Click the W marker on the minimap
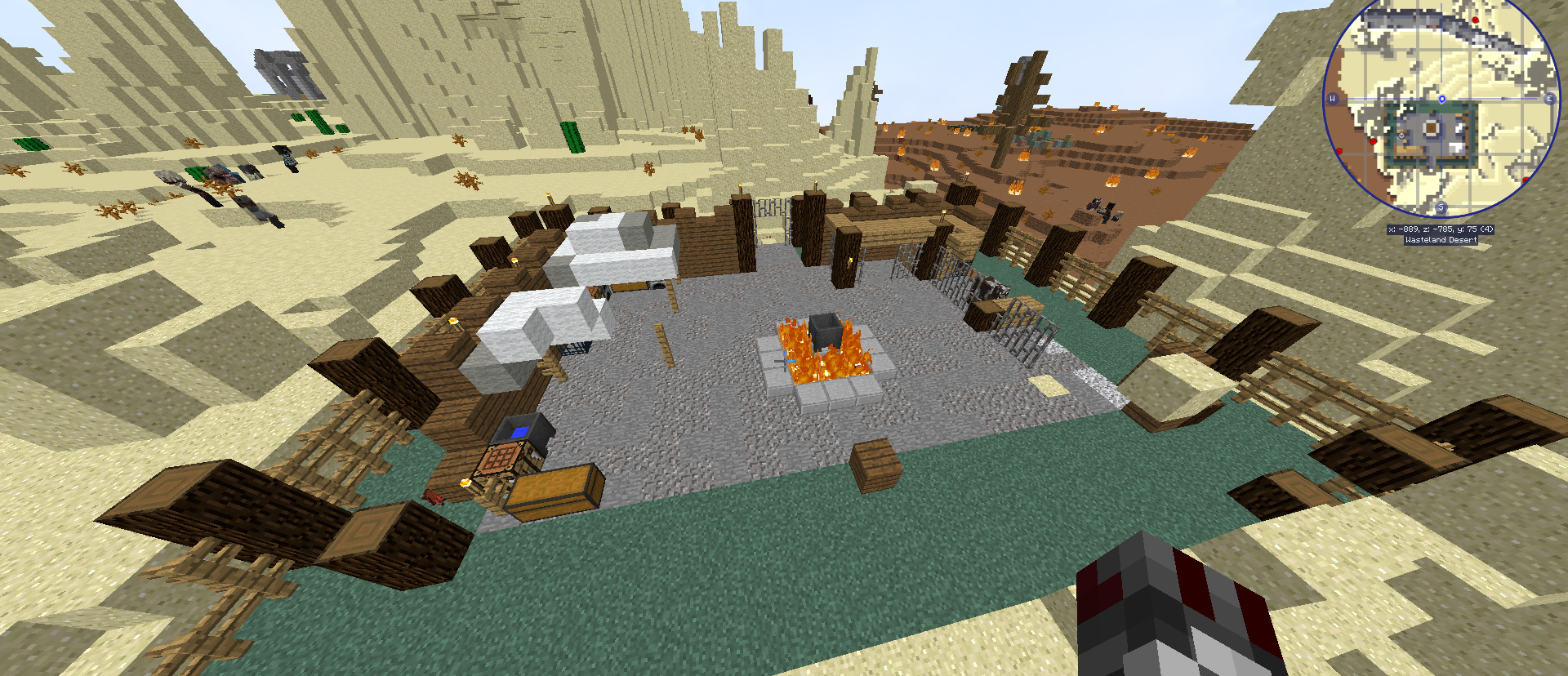This screenshot has height=676, width=1568. click(x=1334, y=100)
